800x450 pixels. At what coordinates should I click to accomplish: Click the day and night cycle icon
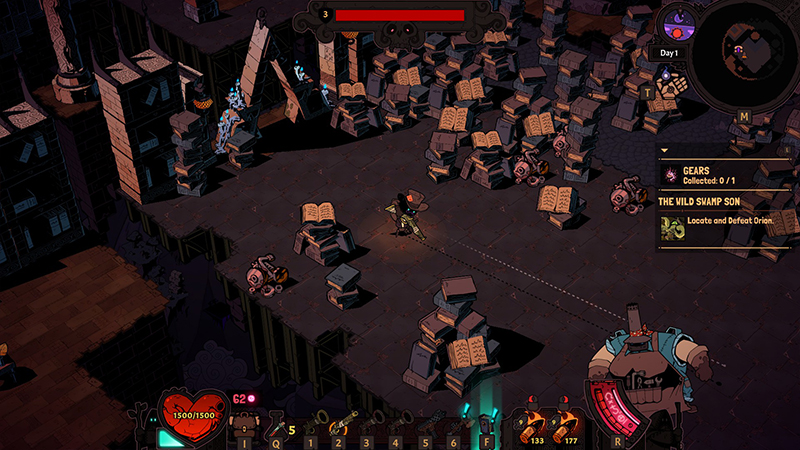675,24
